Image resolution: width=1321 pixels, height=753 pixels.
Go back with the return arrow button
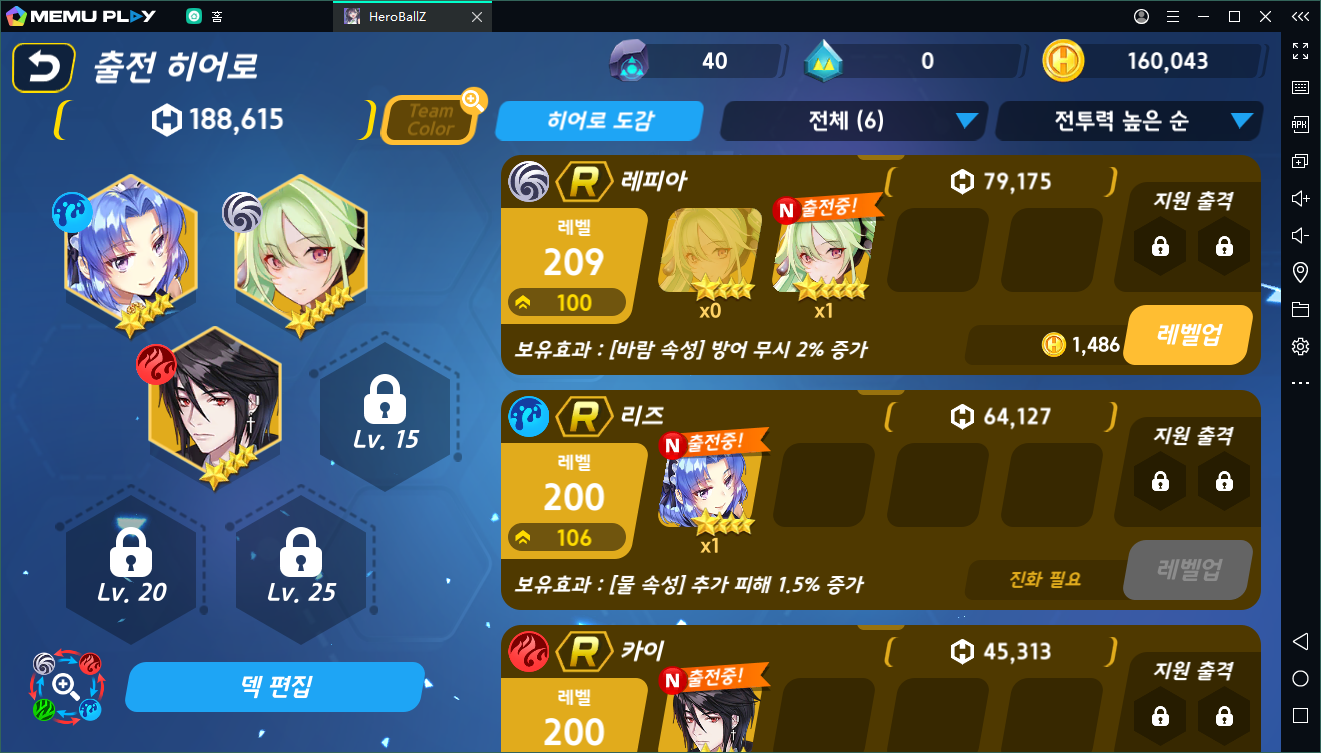coord(44,68)
